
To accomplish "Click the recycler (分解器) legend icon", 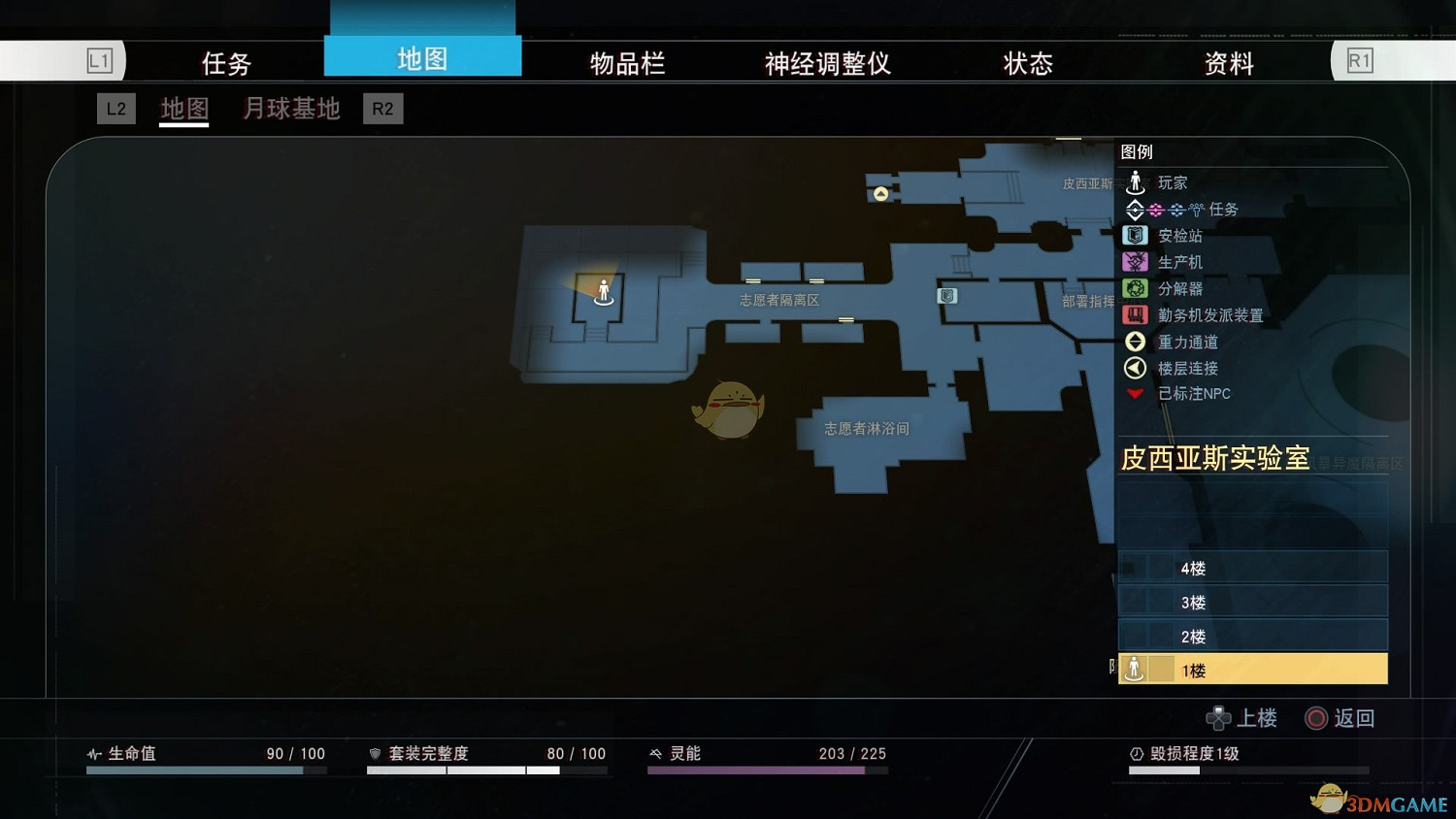I will tap(1135, 288).
